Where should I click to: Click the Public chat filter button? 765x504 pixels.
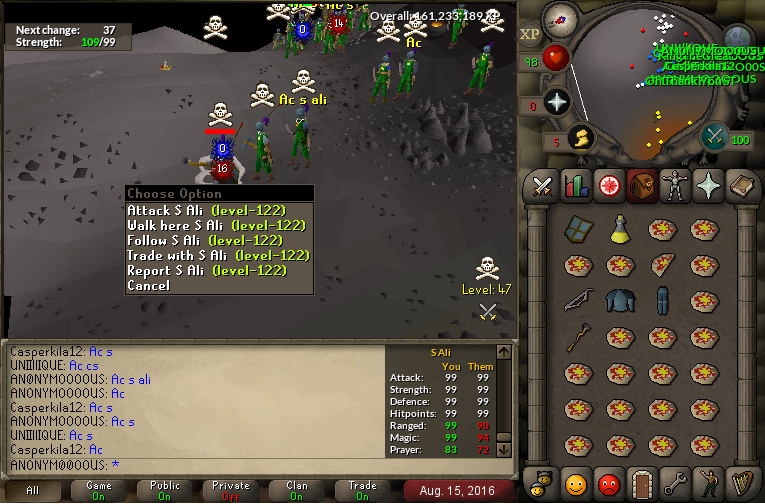click(x=165, y=490)
